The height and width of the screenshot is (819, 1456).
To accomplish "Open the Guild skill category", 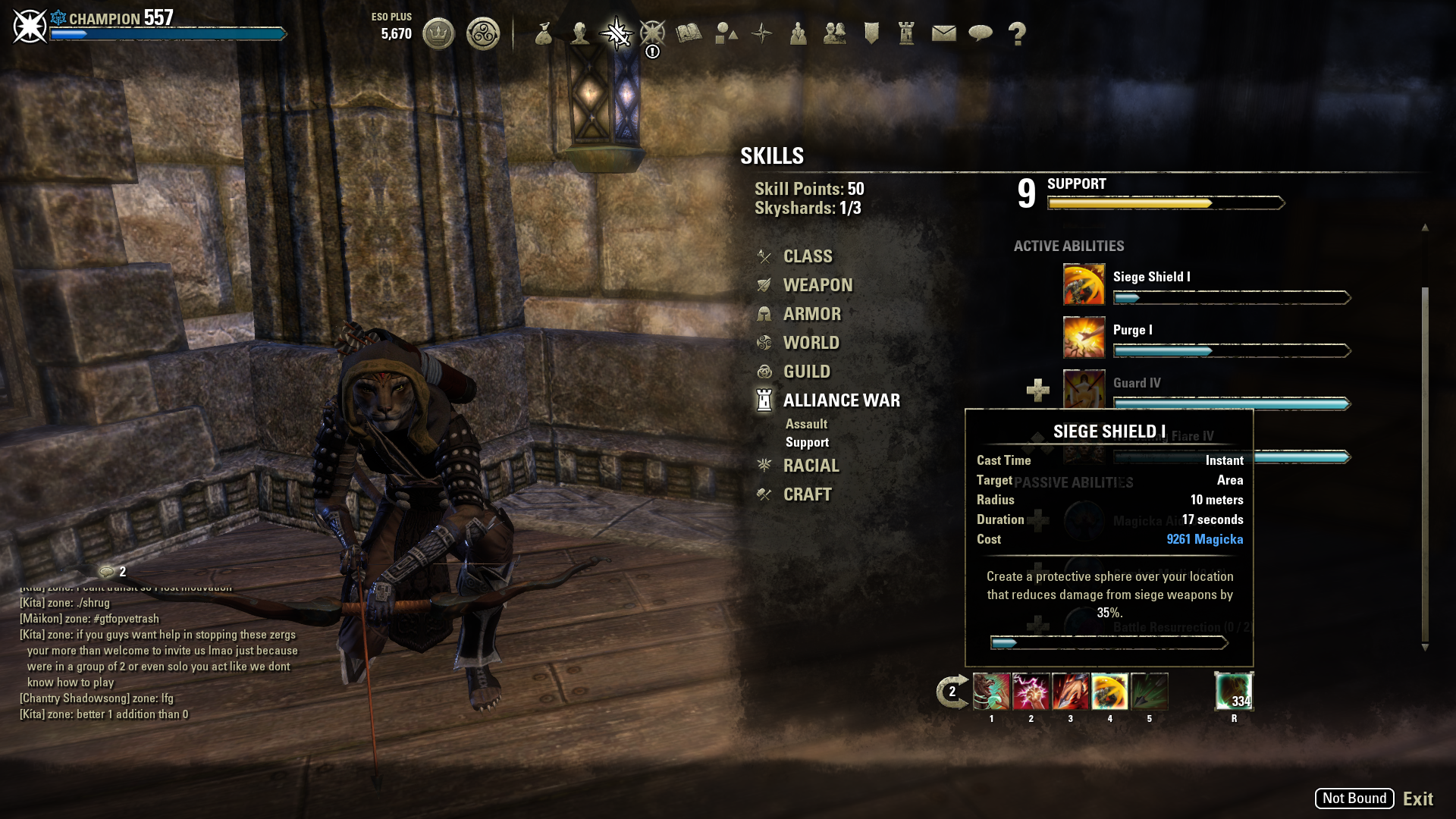I will (x=806, y=372).
